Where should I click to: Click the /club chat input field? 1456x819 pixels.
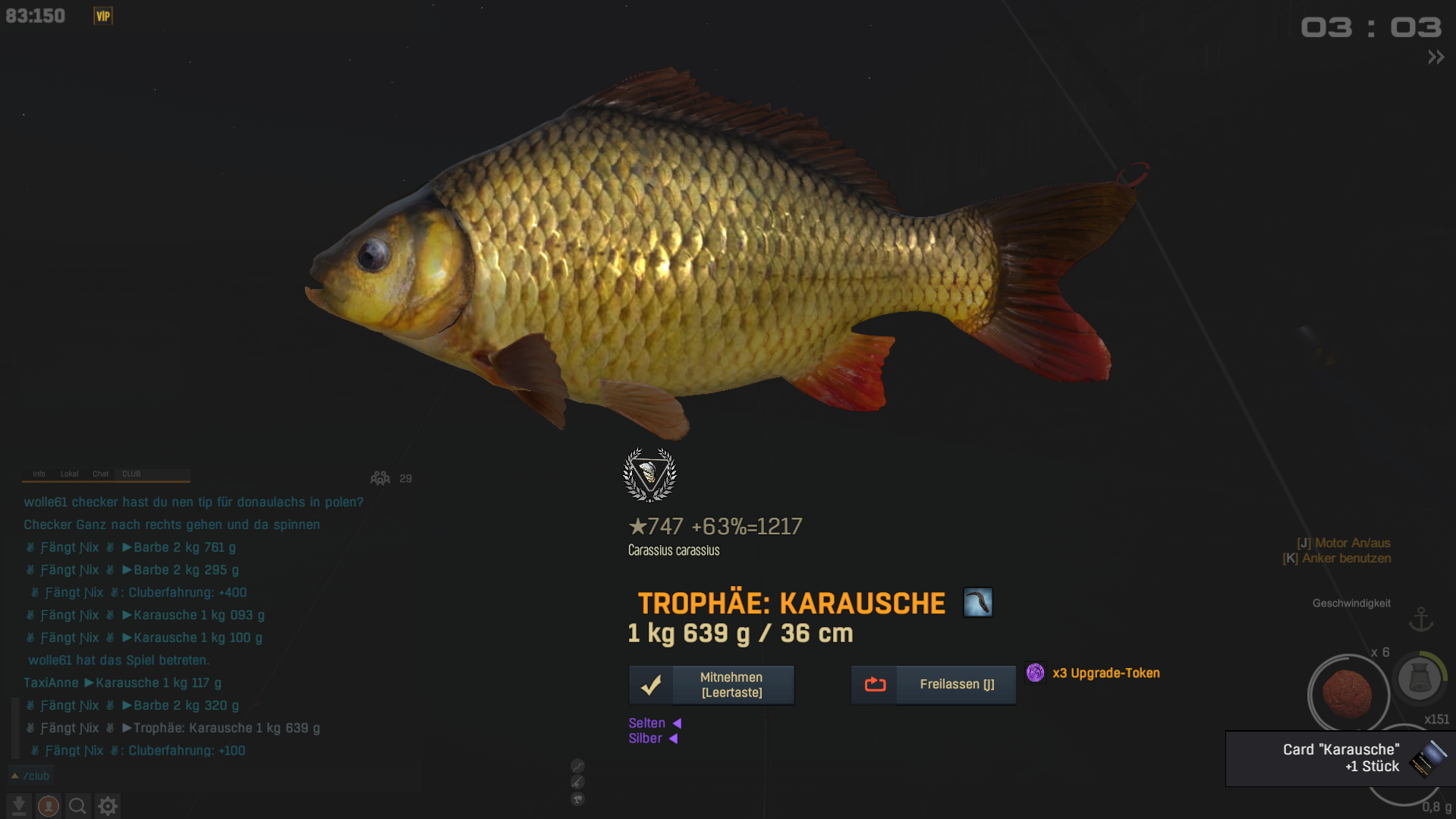click(x=212, y=776)
